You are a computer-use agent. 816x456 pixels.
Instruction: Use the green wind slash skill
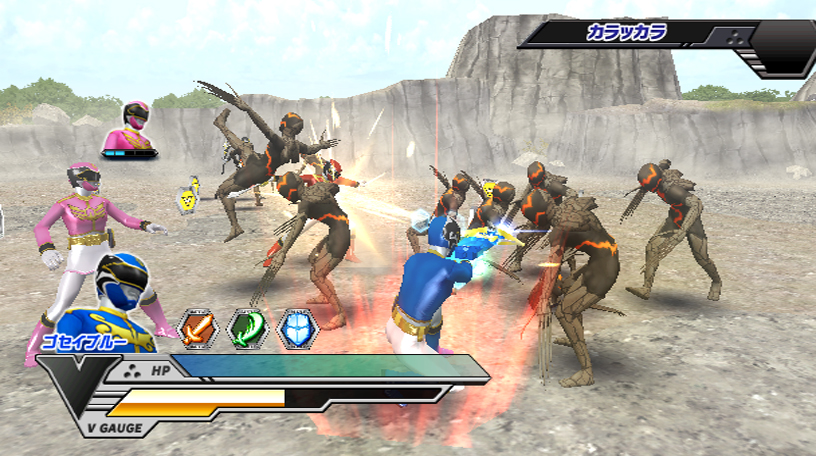coord(247,328)
